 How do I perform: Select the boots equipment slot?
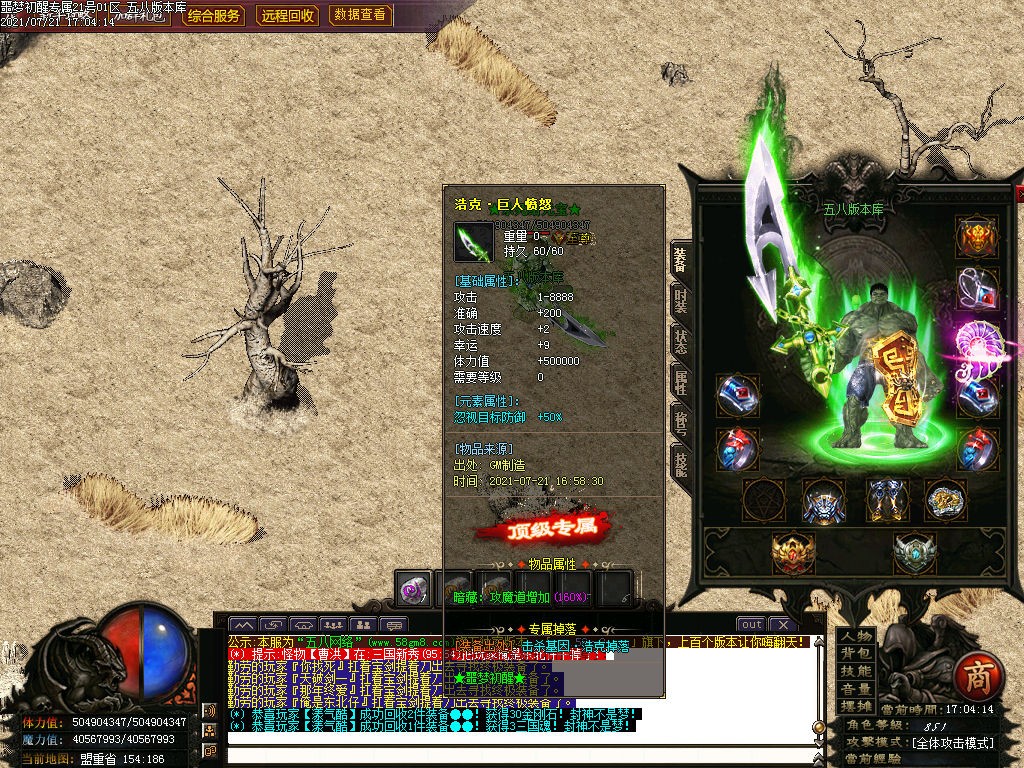(x=884, y=499)
